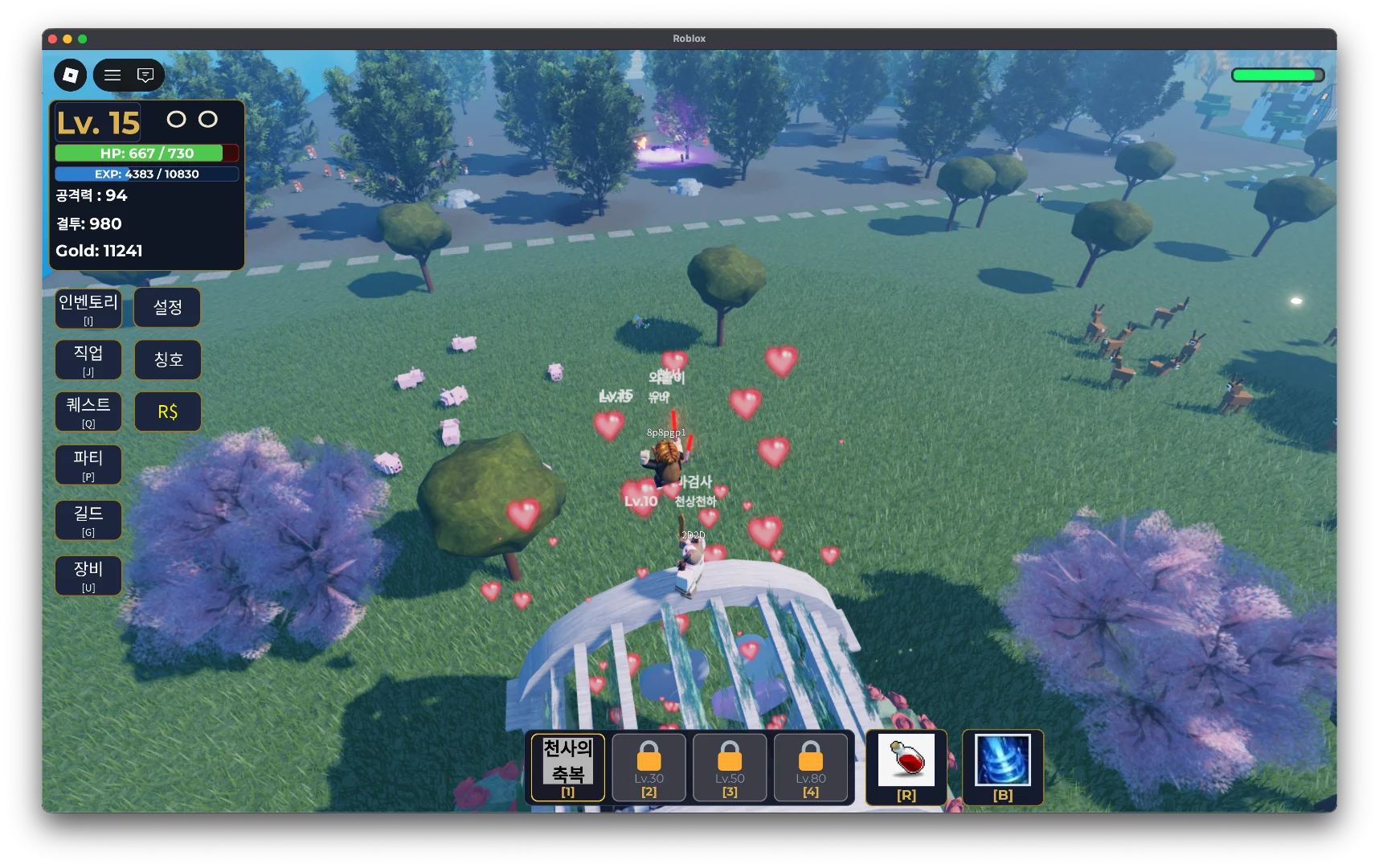Show the 퀘스트 quest log
Viewport: 1379px width, 868px height.
(88, 411)
